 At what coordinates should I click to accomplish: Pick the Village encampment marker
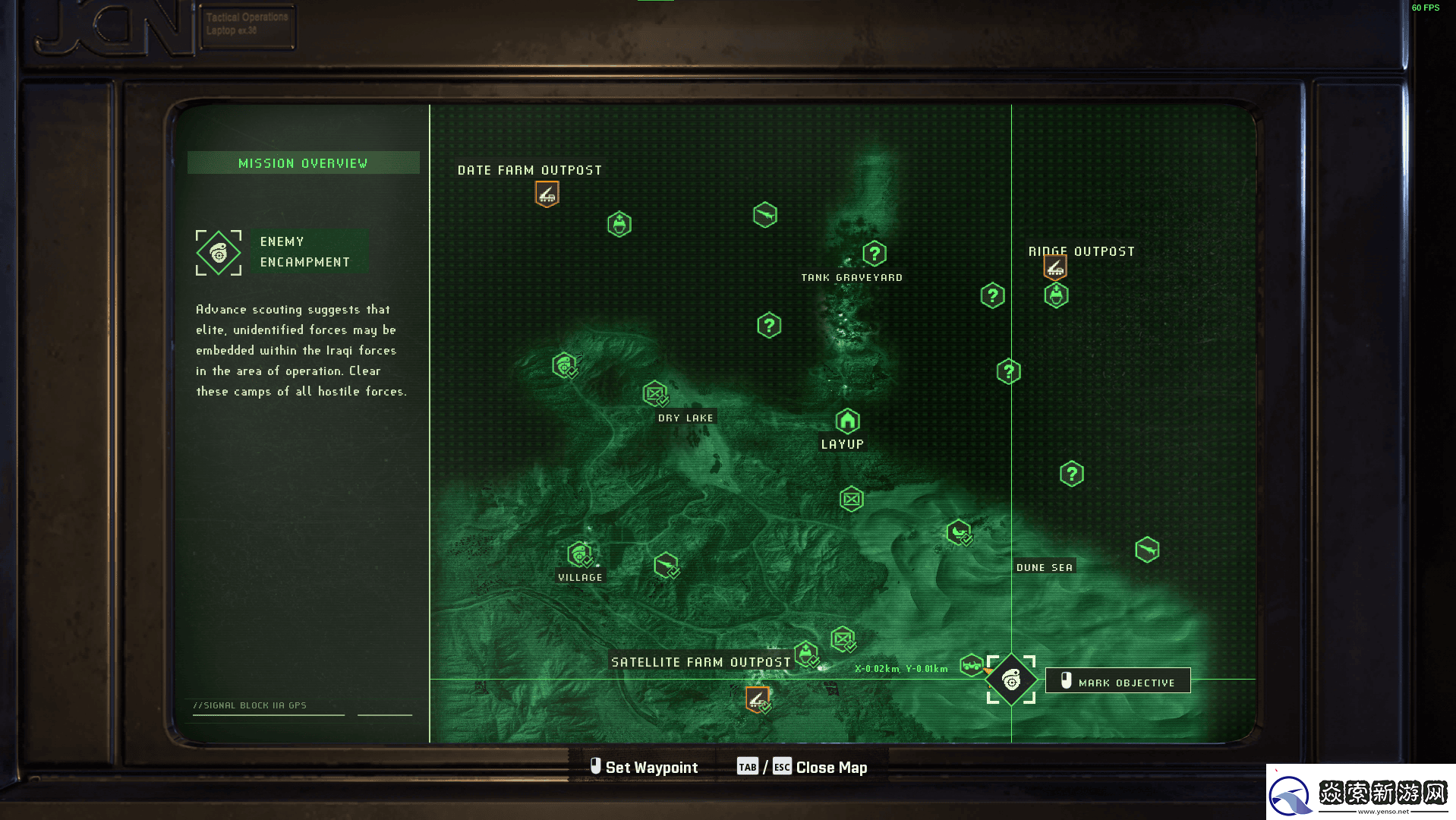point(580,554)
